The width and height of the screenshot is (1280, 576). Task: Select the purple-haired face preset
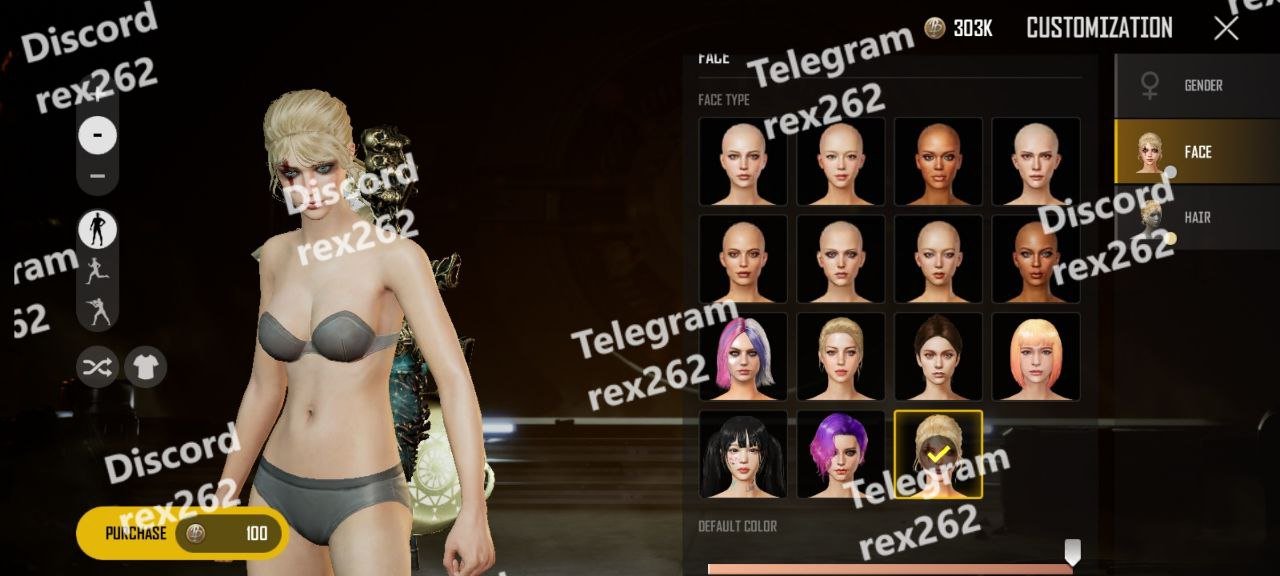(x=840, y=454)
